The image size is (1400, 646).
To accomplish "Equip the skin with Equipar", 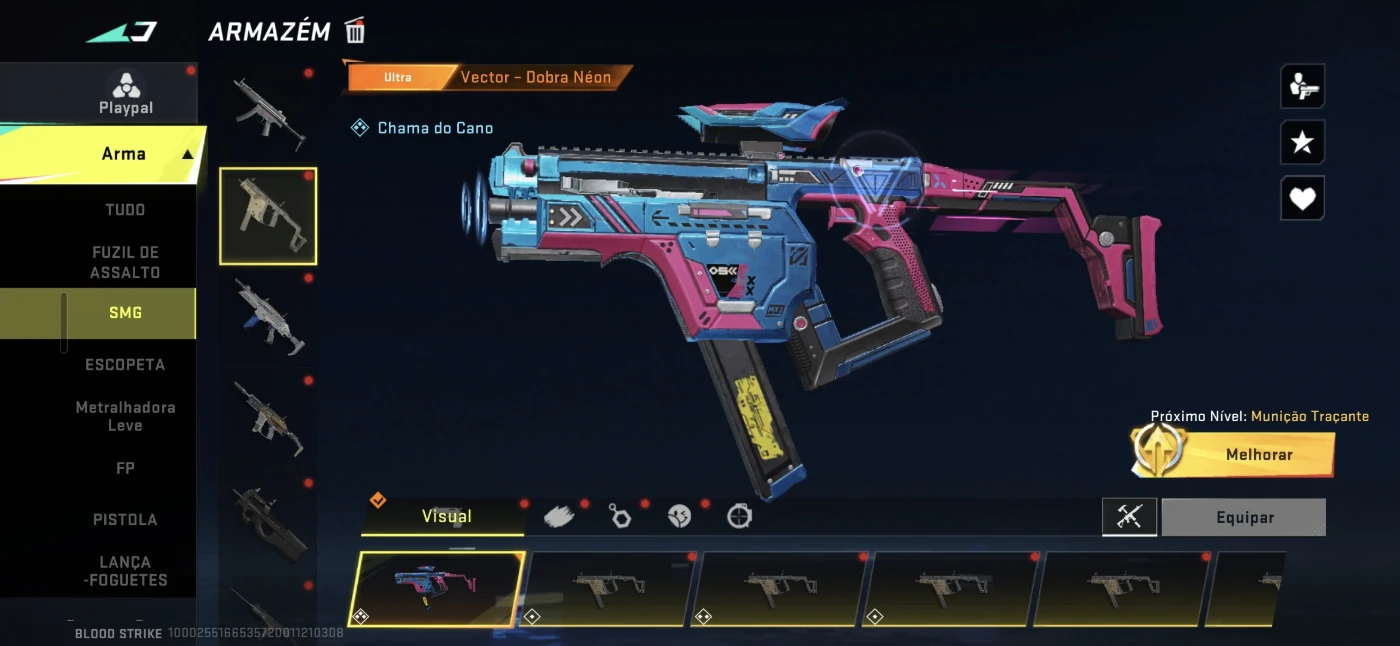I will click(1244, 518).
